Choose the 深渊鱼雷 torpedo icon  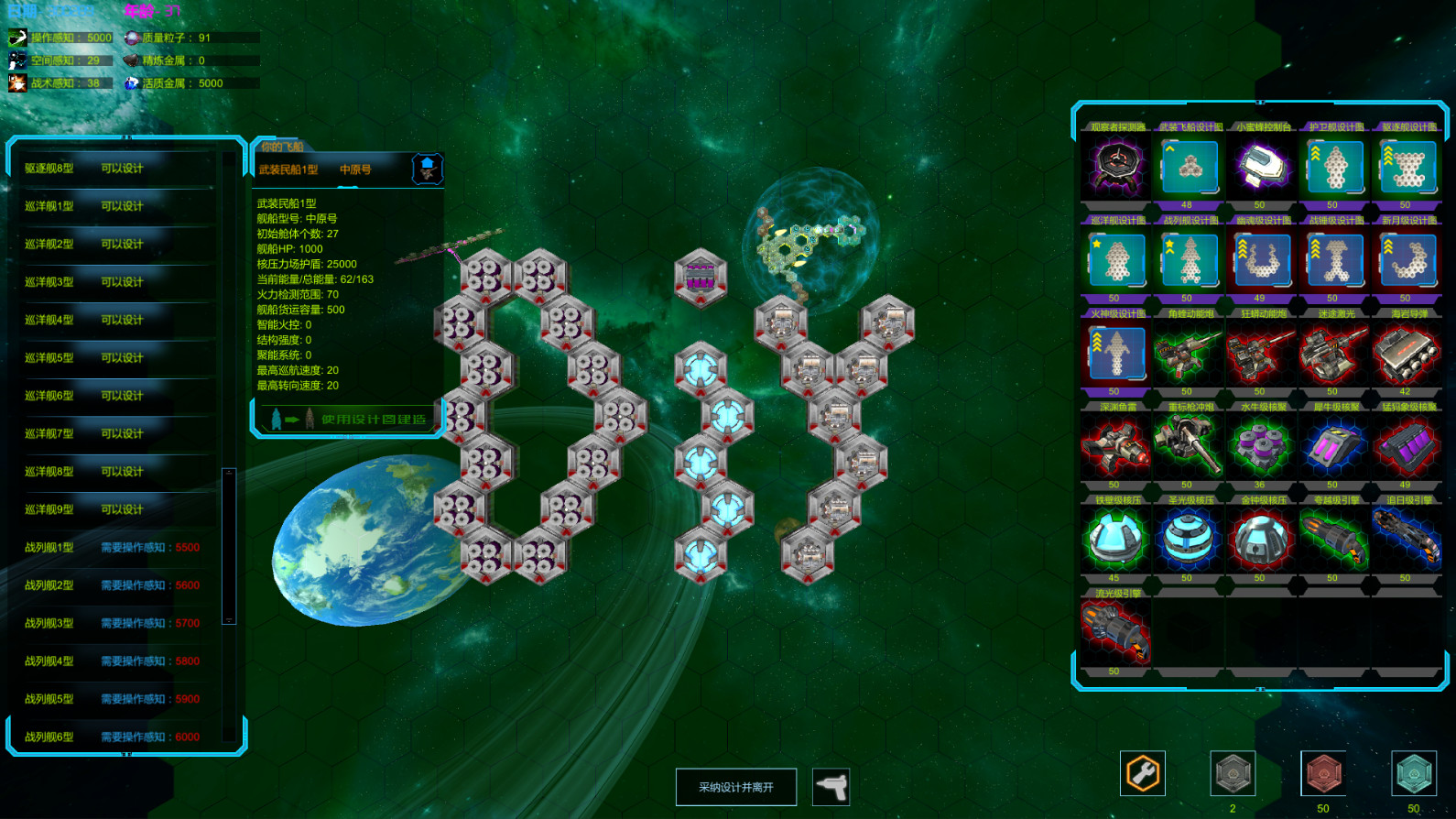[x=1114, y=447]
